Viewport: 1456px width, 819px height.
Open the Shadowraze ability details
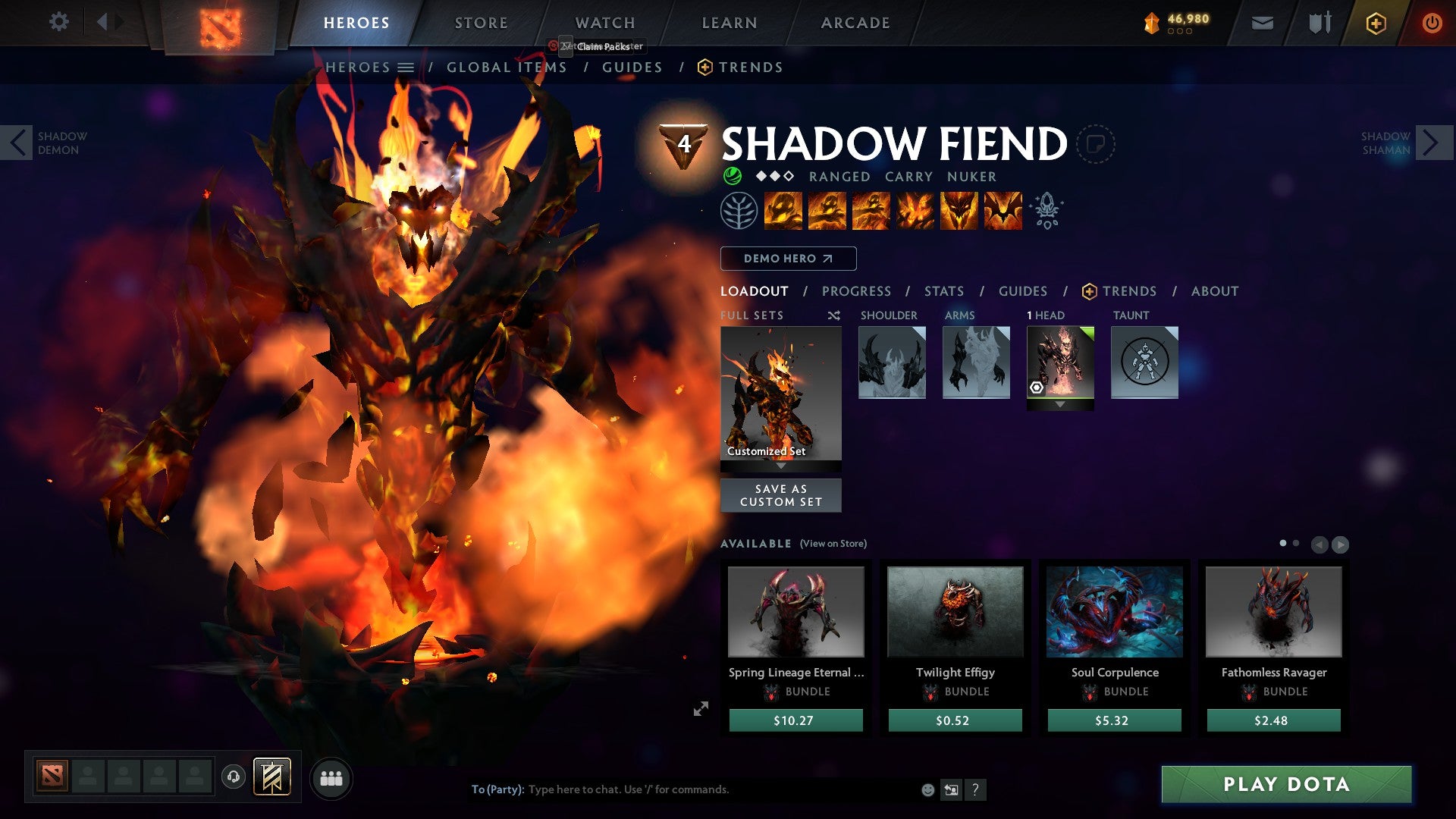782,211
